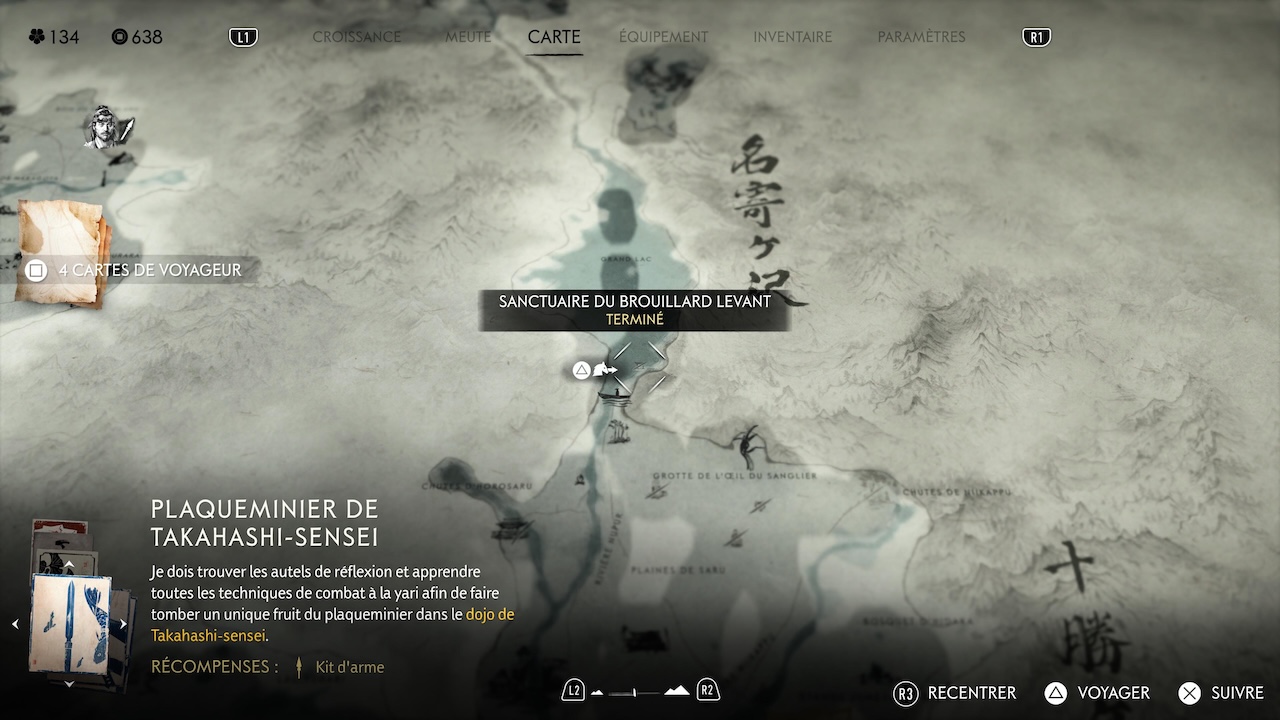Show the Paramètres tab

[921, 37]
